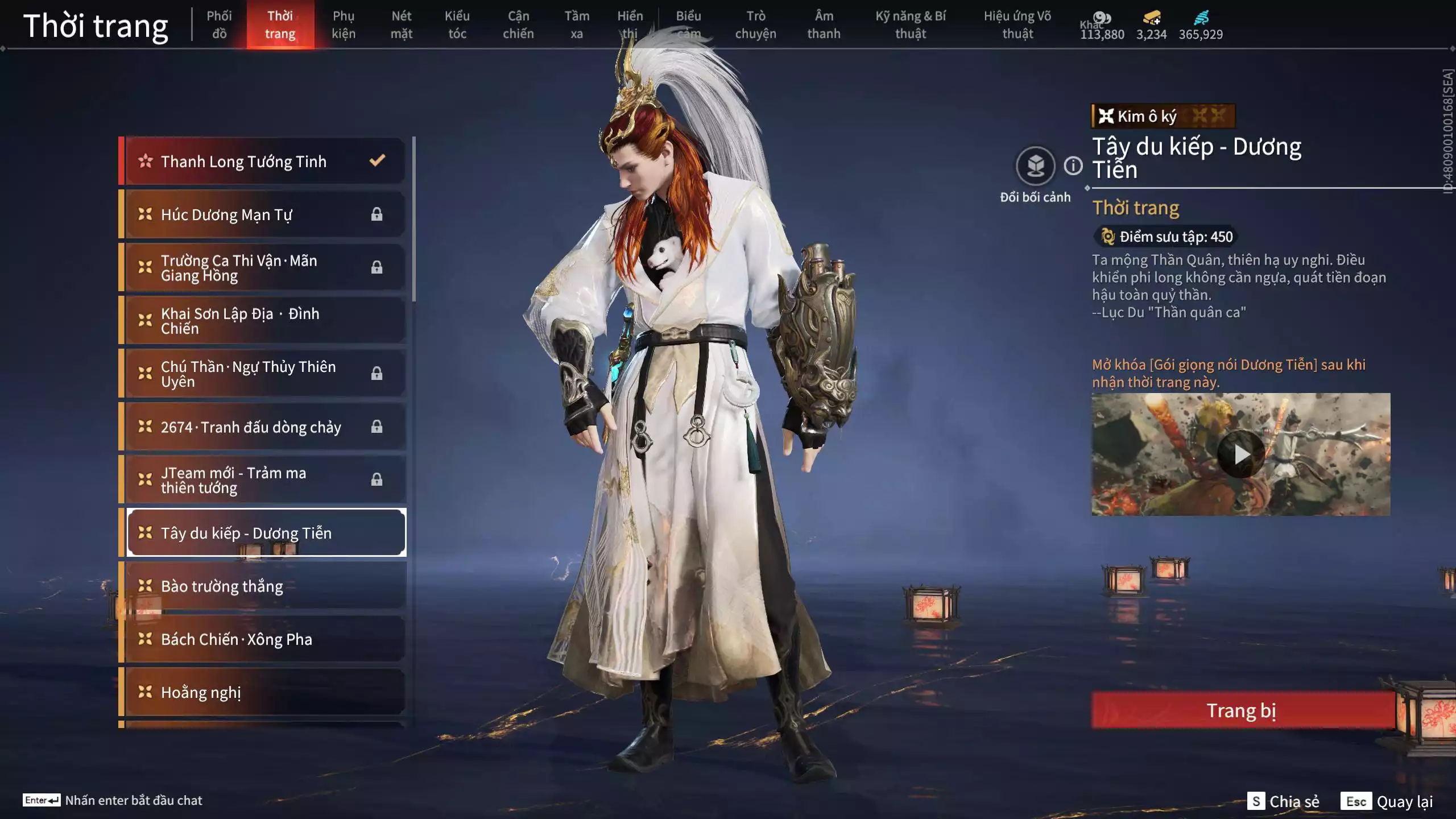Select the Âm thanh tab
Image resolution: width=1456 pixels, height=819 pixels.
[x=824, y=24]
